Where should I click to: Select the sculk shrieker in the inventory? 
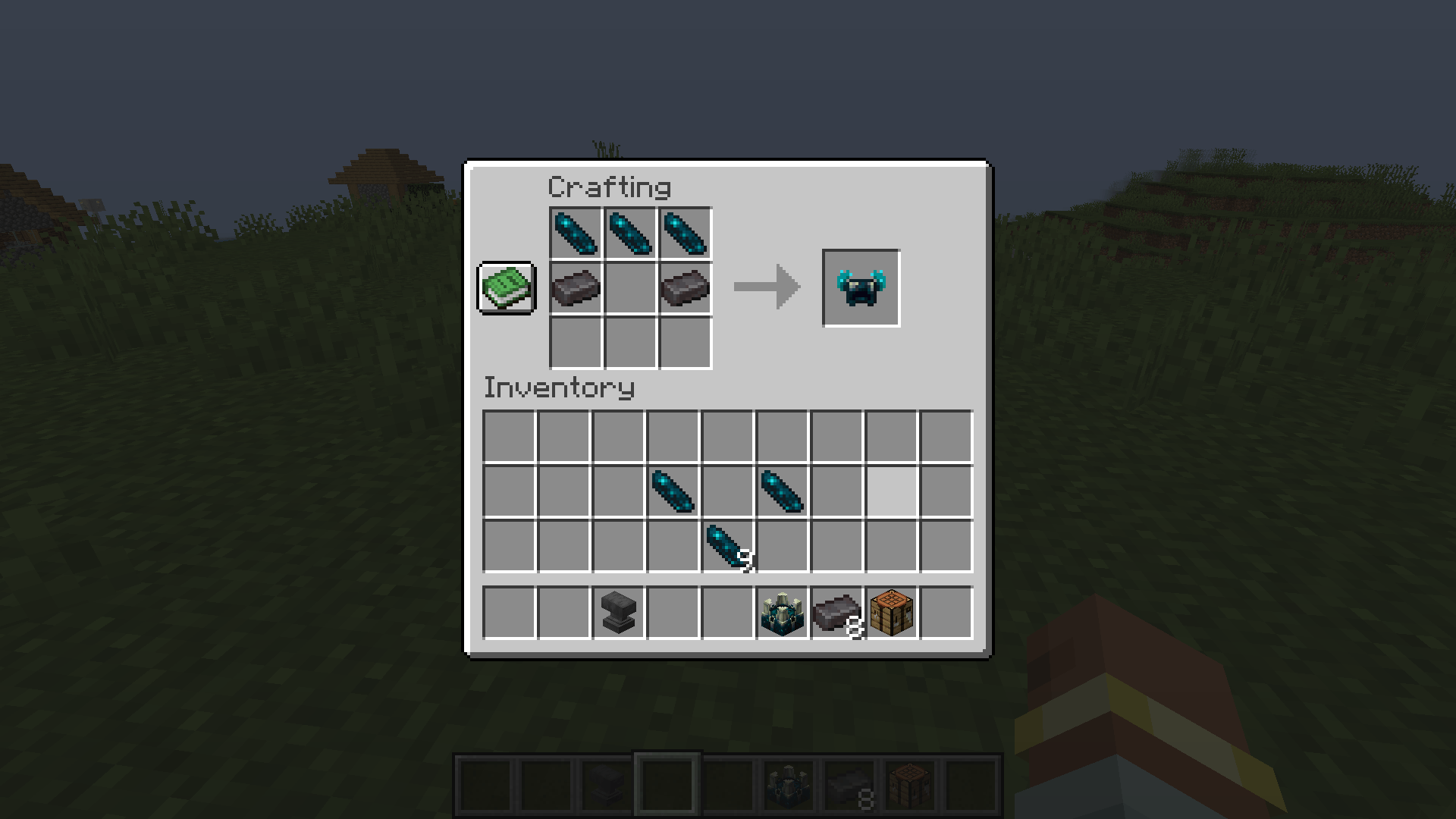tap(782, 613)
